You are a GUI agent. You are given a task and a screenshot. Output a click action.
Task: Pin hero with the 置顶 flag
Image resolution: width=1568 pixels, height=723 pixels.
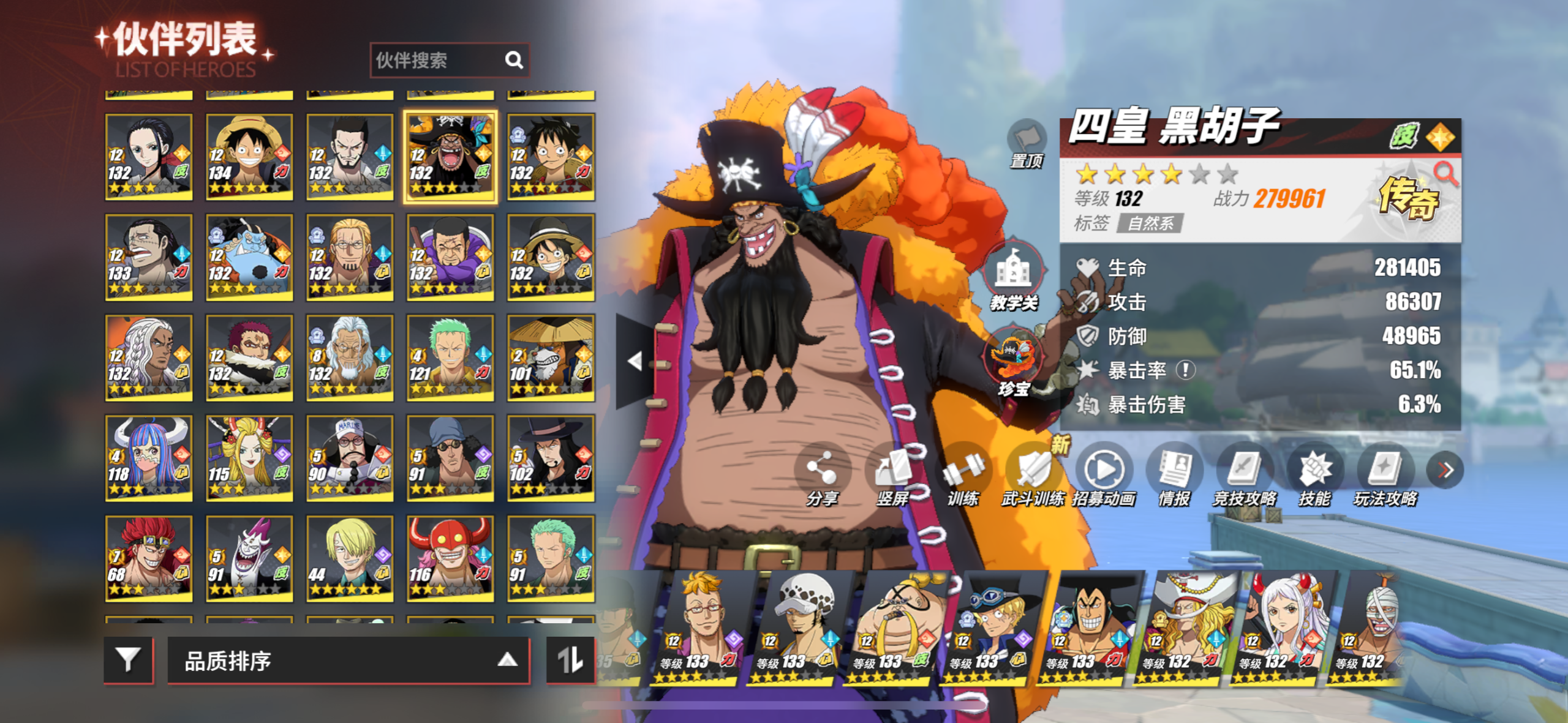coord(1026,142)
